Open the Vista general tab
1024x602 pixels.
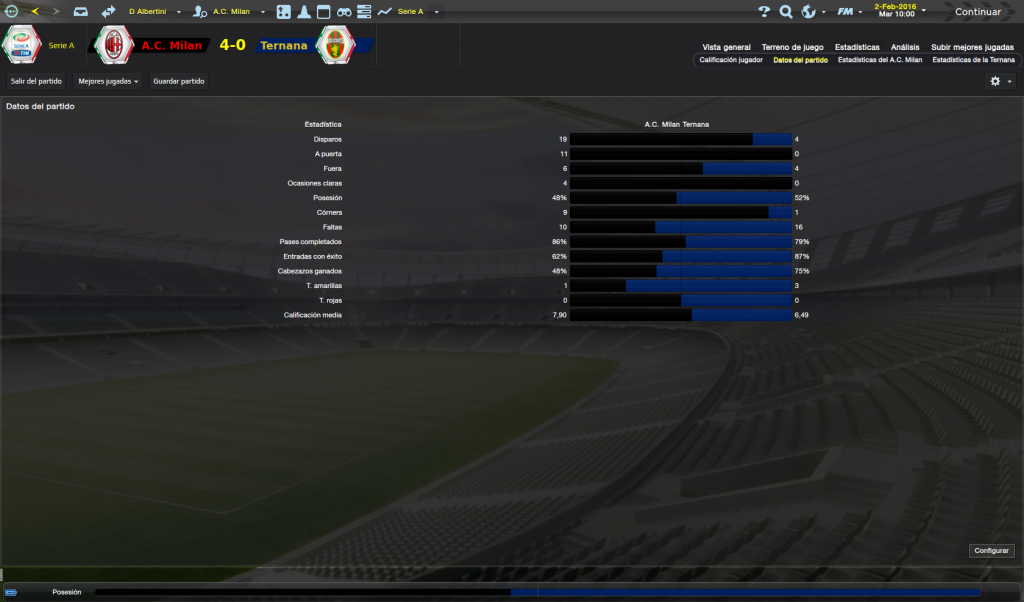[726, 47]
